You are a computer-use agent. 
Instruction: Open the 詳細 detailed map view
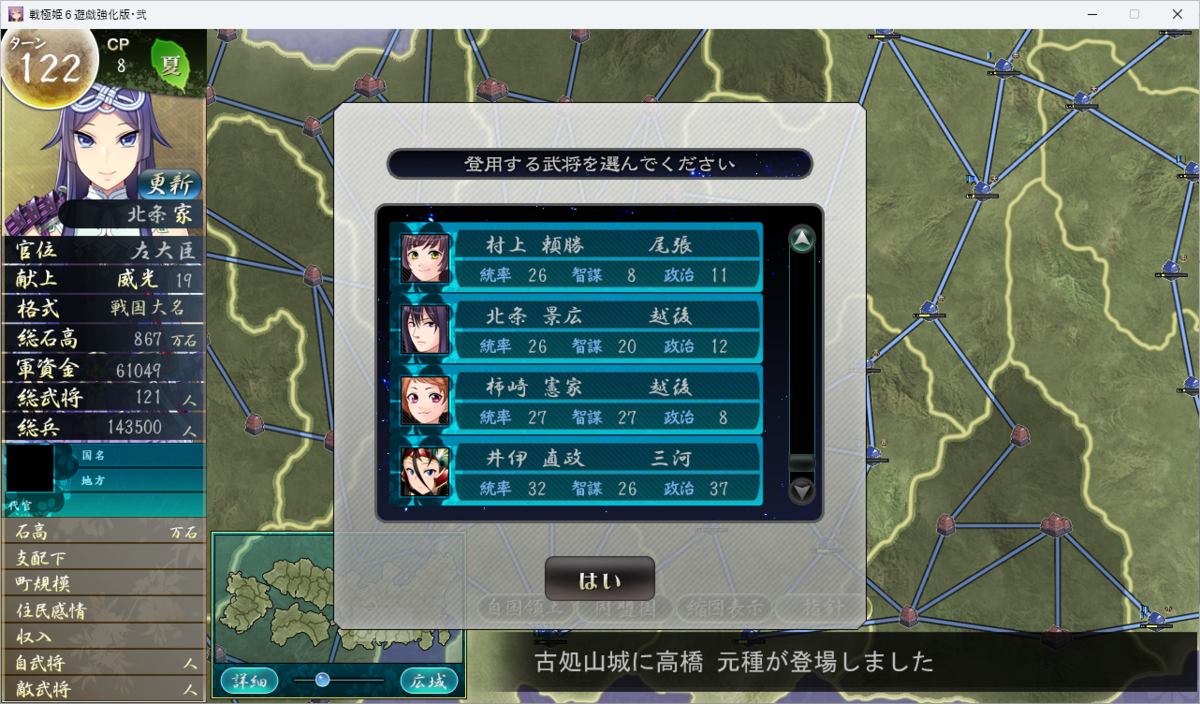coord(248,681)
